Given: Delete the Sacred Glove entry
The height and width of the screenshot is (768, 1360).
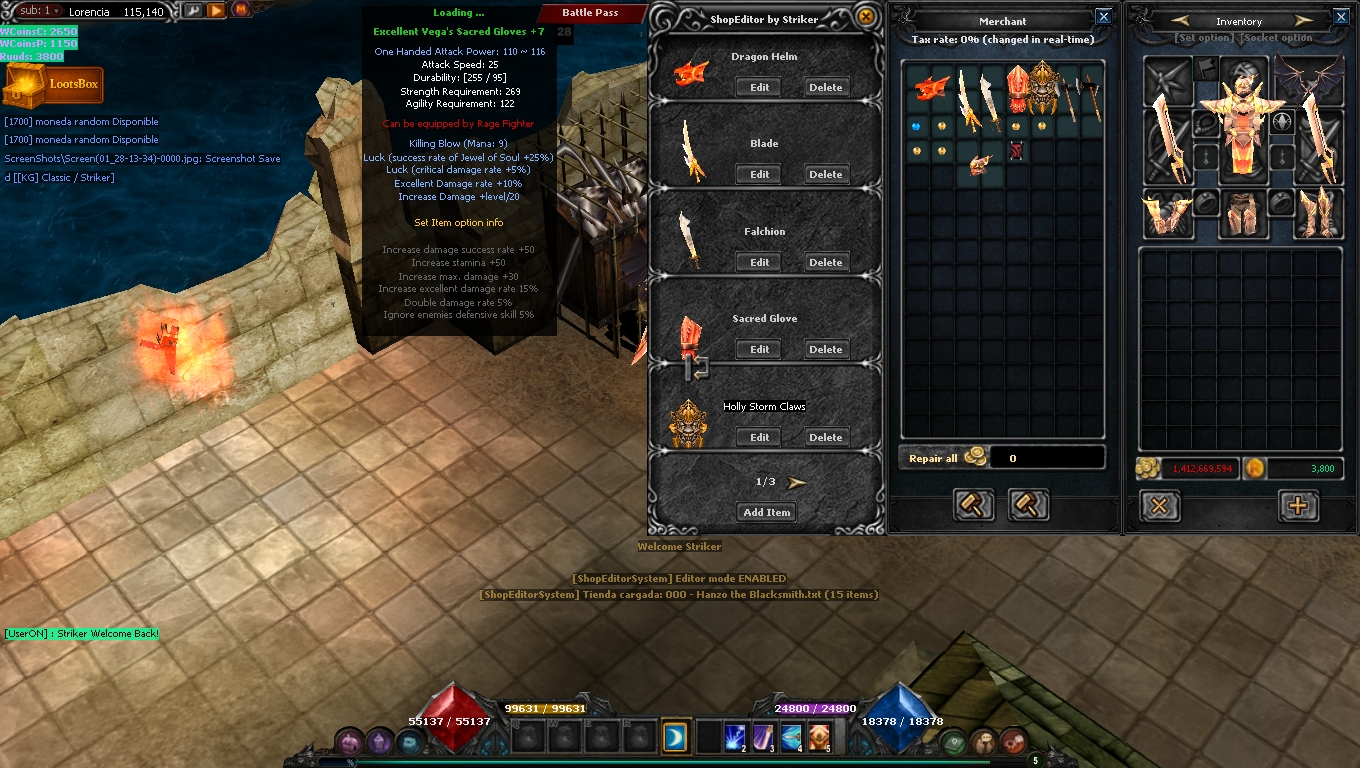Looking at the screenshot, I should (x=825, y=350).
